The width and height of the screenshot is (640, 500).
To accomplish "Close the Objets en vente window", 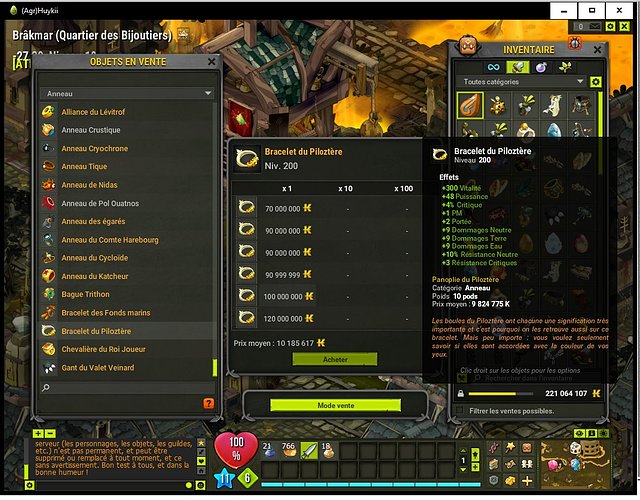I will tap(211, 61).
